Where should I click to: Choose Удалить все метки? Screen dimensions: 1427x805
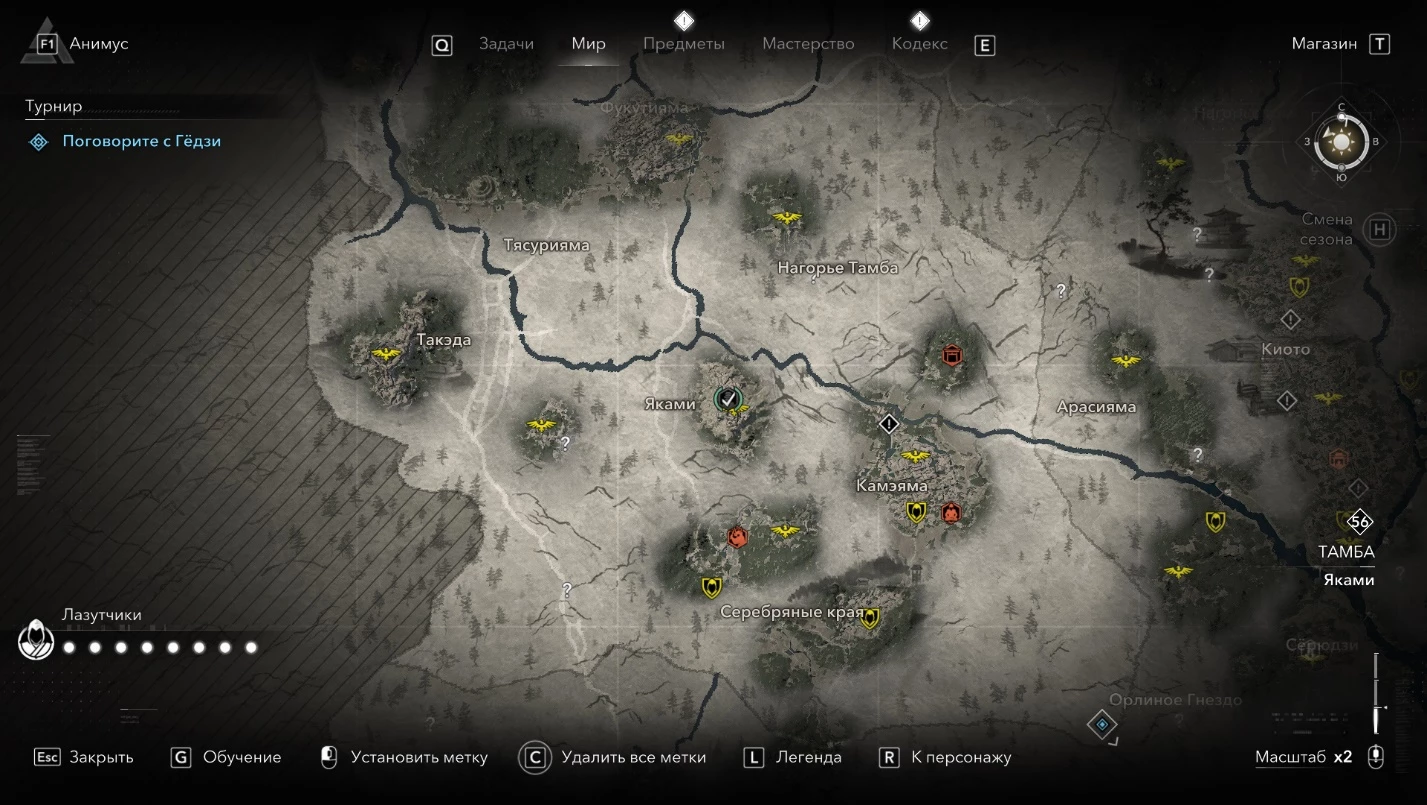633,757
